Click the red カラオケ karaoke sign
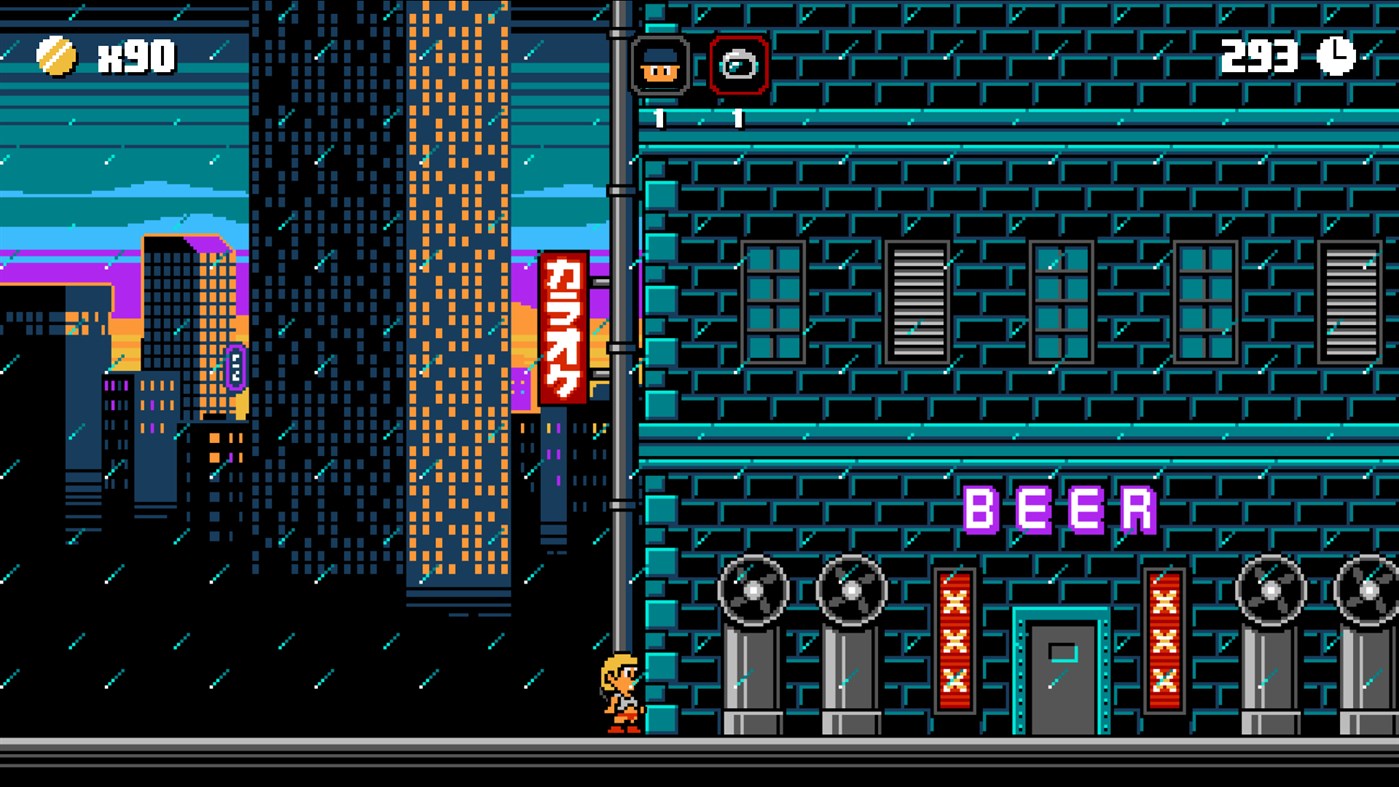This screenshot has height=787, width=1399. 567,330
